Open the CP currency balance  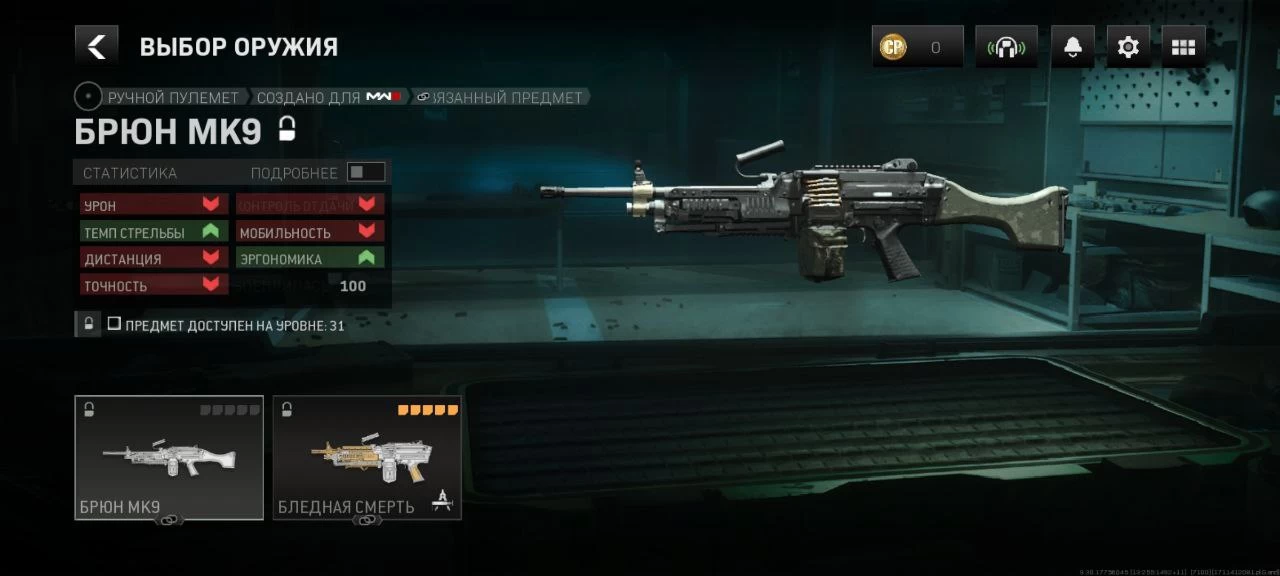click(917, 47)
